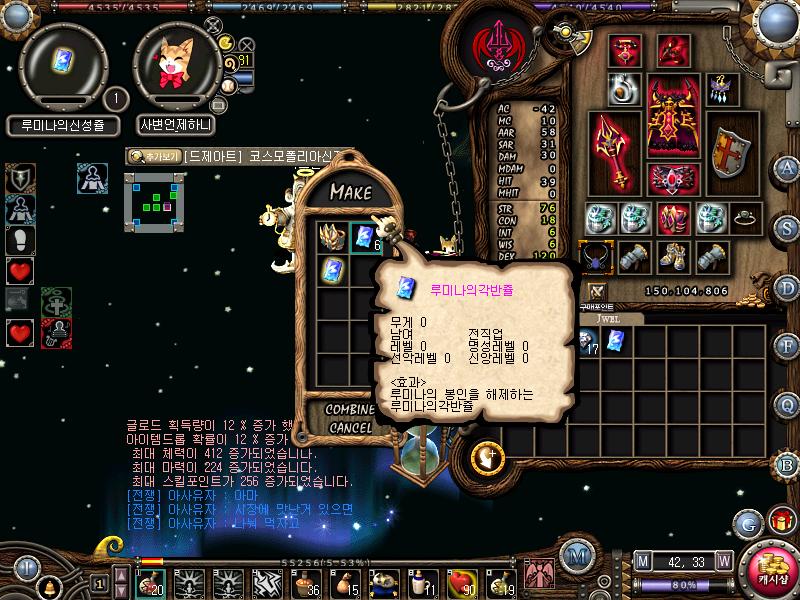This screenshot has width=800, height=600.
Task: Open the red gift box icon
Action: (780, 520)
